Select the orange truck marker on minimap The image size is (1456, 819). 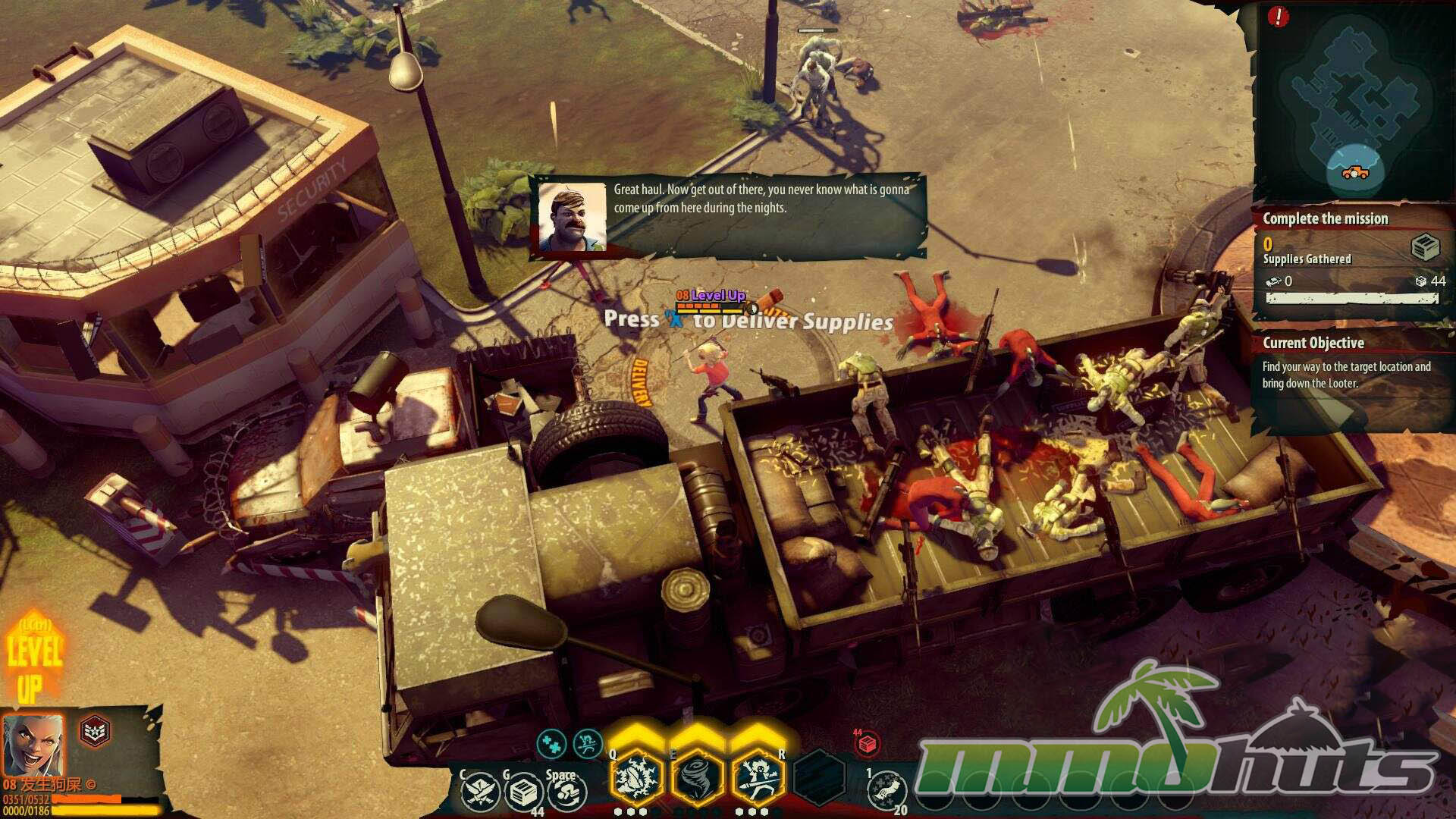point(1355,173)
